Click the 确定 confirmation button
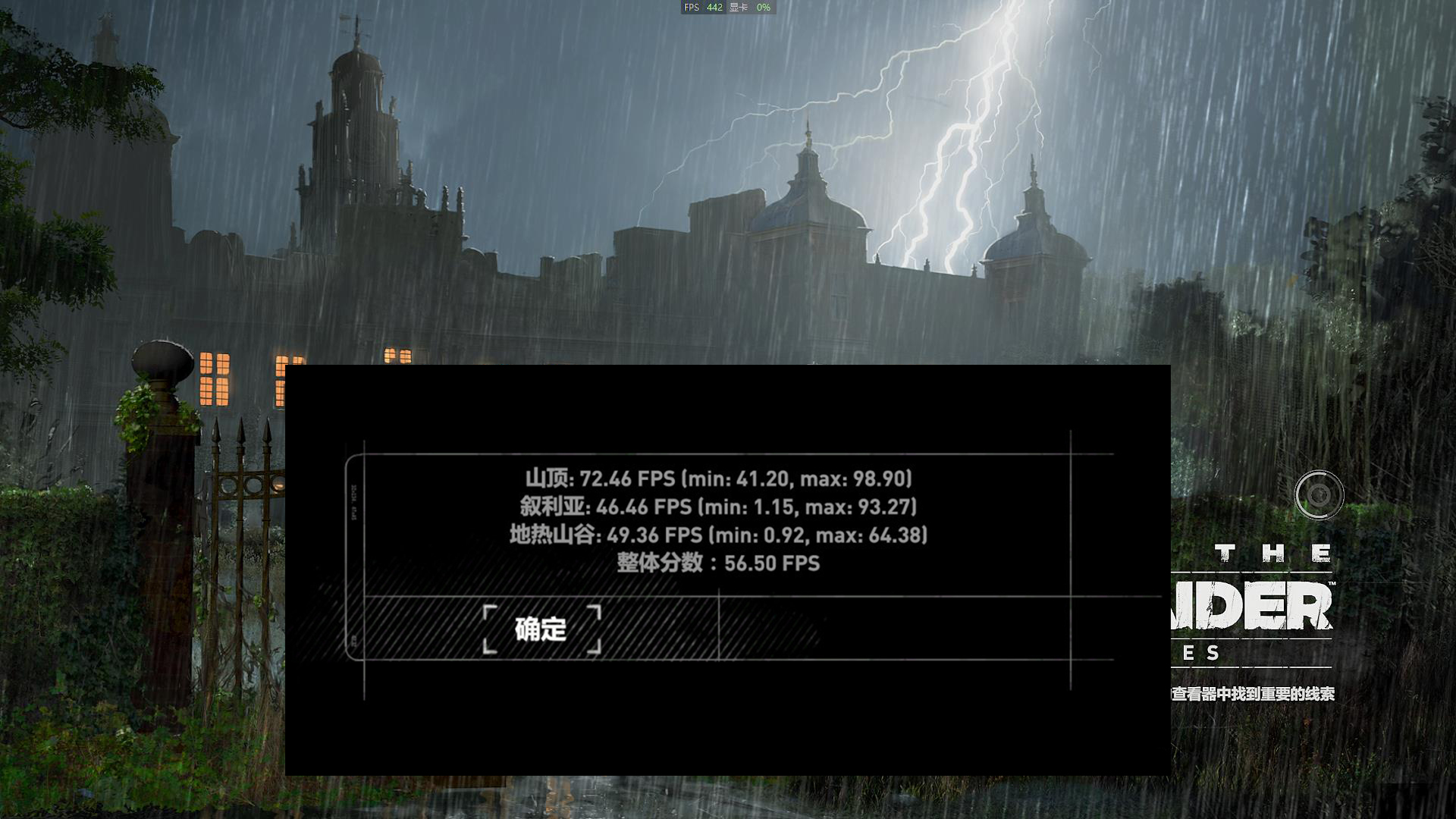The height and width of the screenshot is (819, 1456). click(x=540, y=630)
